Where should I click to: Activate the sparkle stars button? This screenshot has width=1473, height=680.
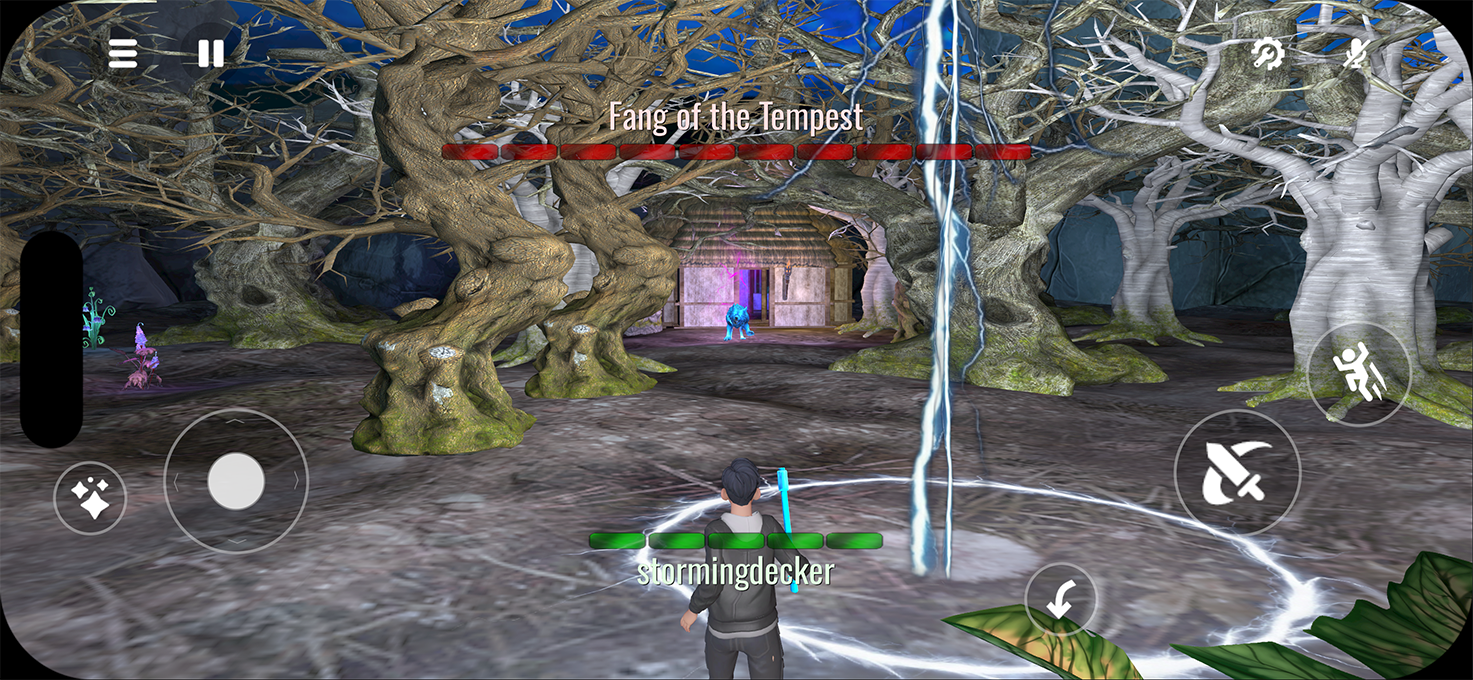tap(91, 497)
